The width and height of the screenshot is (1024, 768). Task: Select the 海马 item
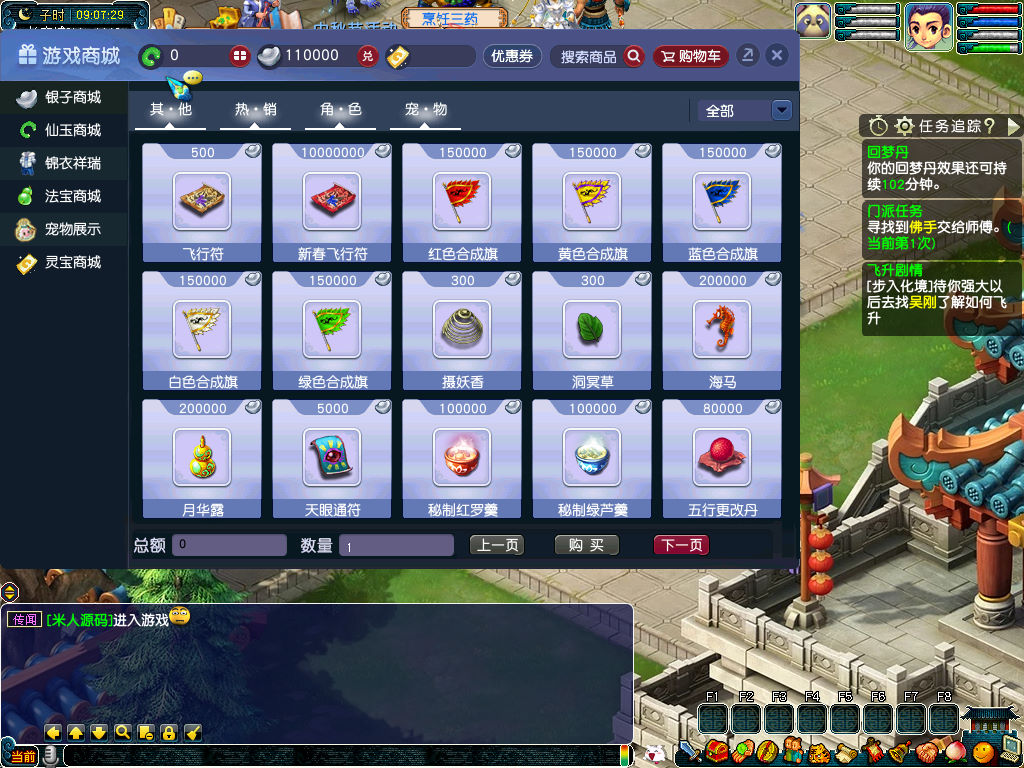click(722, 330)
